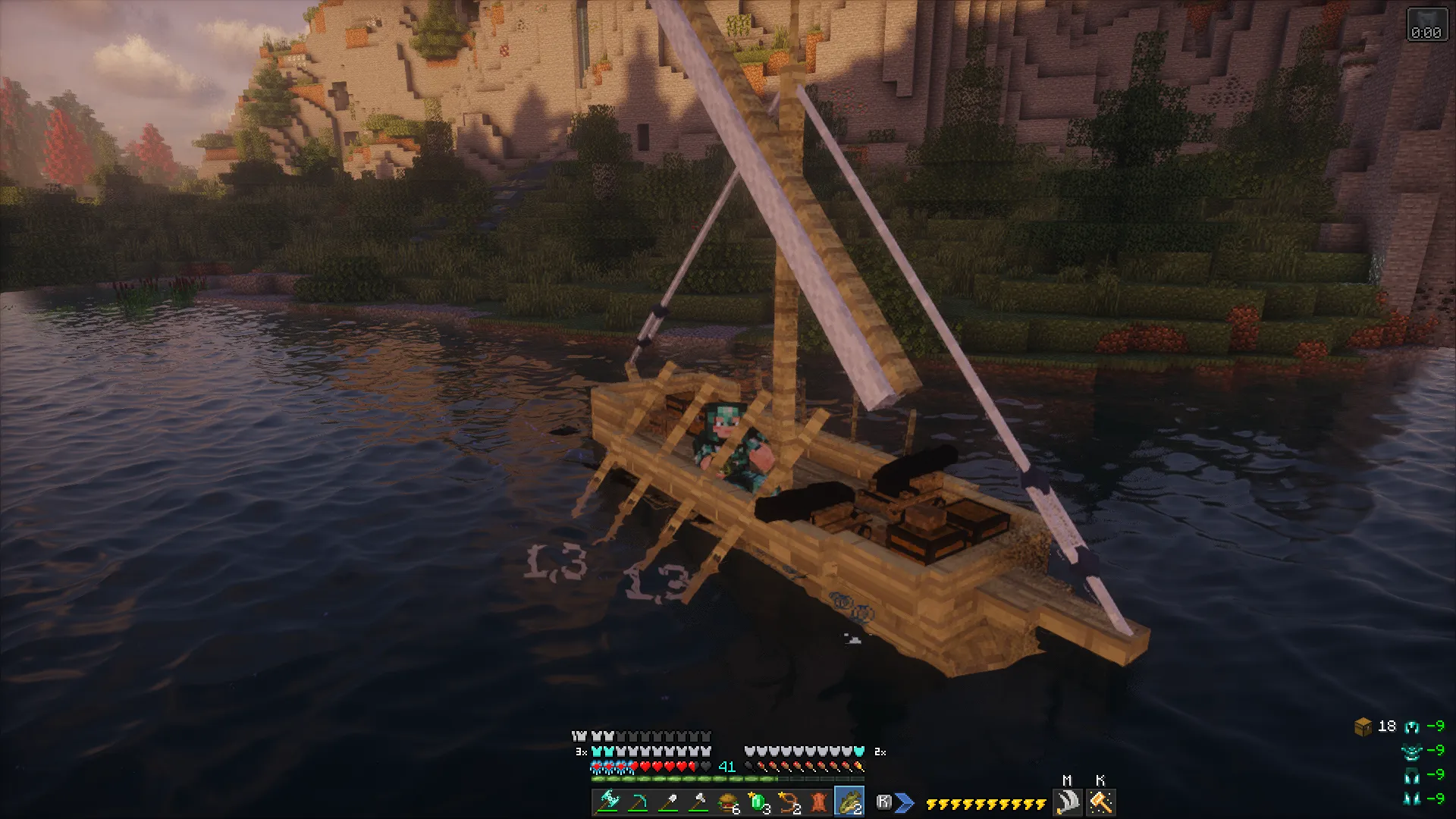Choose the shovel in the hotbar
Image resolution: width=1456 pixels, height=819 pixels.
pyautogui.click(x=667, y=802)
